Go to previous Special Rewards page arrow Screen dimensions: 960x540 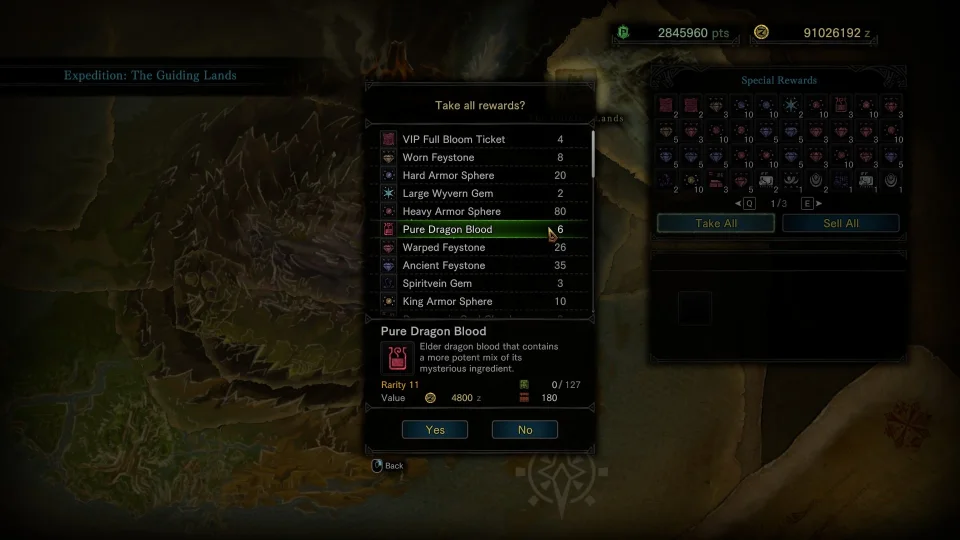741,203
